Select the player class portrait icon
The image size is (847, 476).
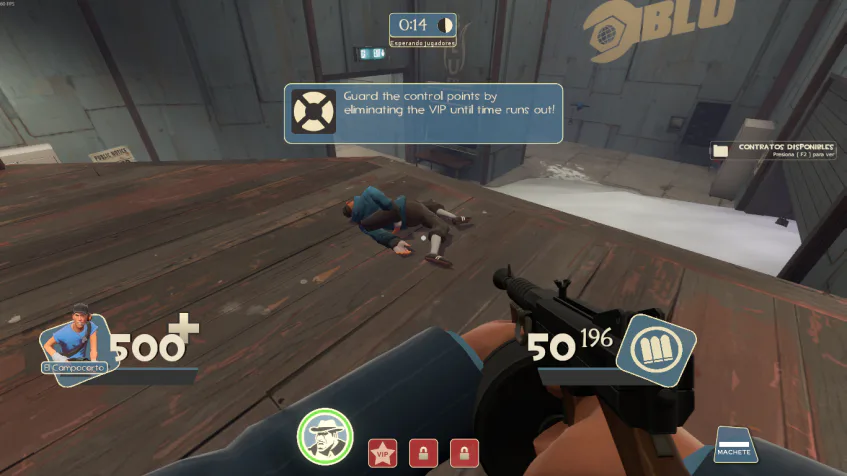tap(72, 344)
